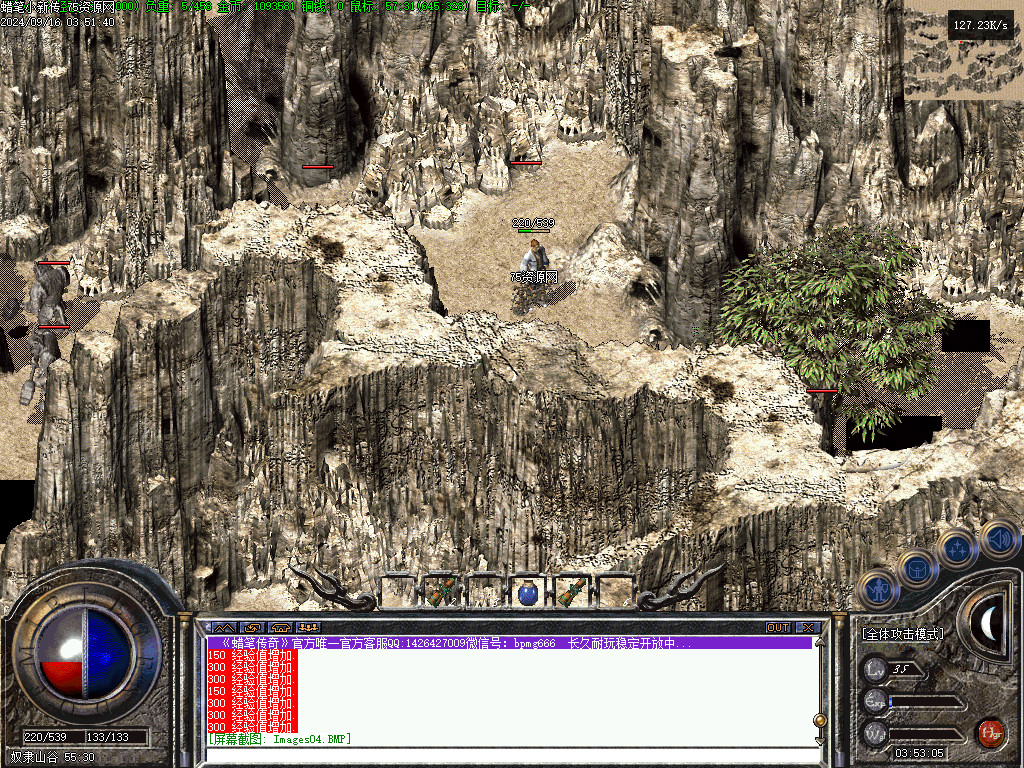Screen dimensions: 1024x768
Task: Toggle the sound speaker icon
Action: coord(998,539)
